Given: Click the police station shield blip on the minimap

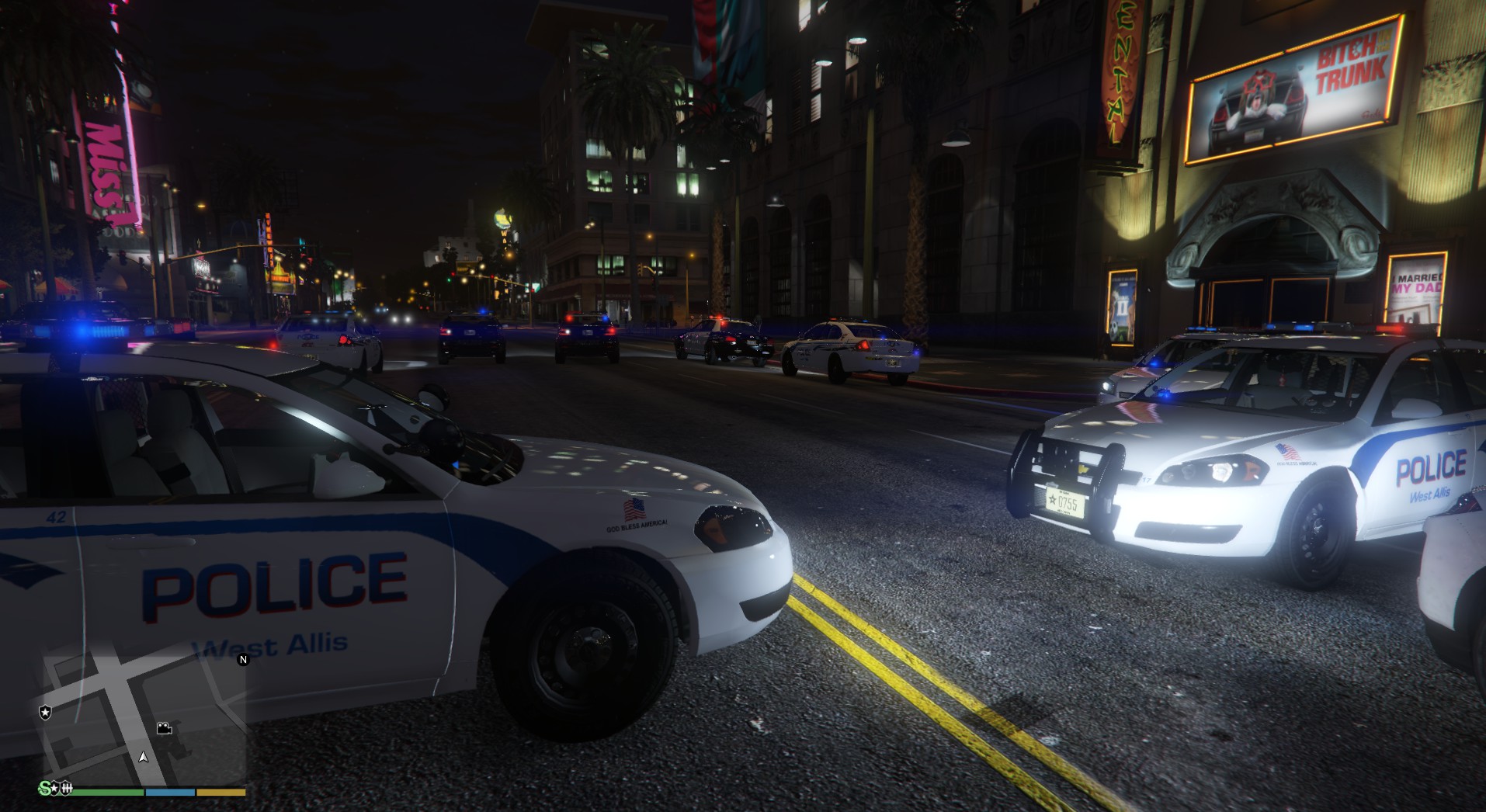Looking at the screenshot, I should tap(45, 712).
